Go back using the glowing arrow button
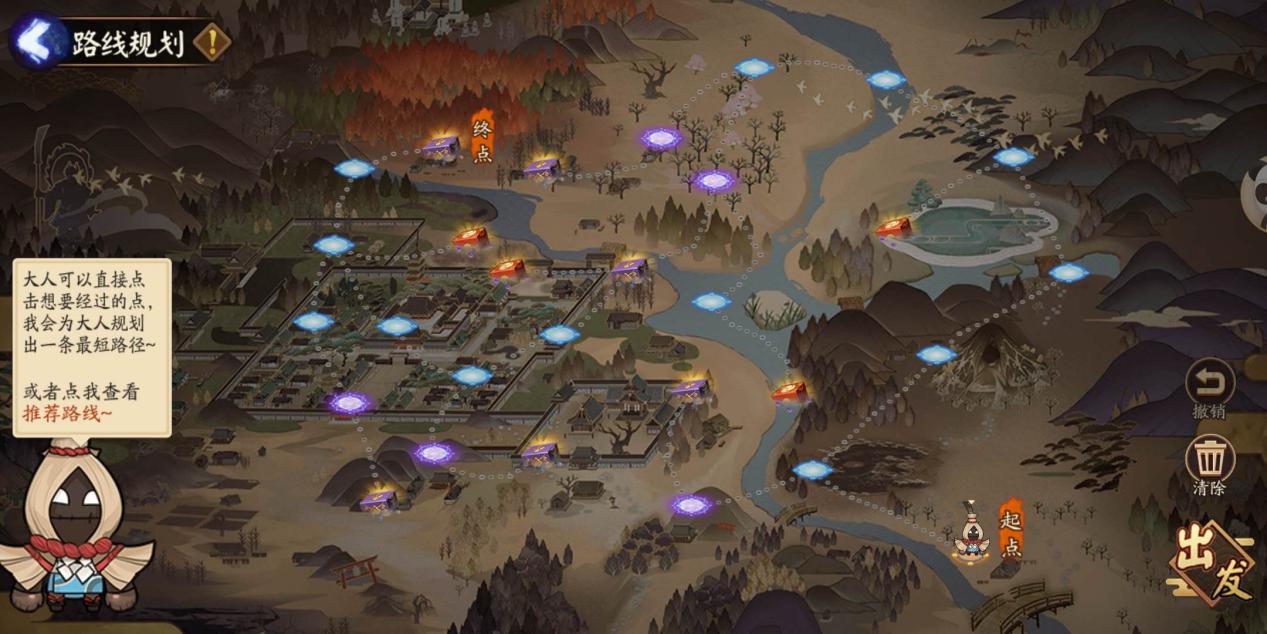Screen dimensions: 1267x634 click(x=37, y=40)
